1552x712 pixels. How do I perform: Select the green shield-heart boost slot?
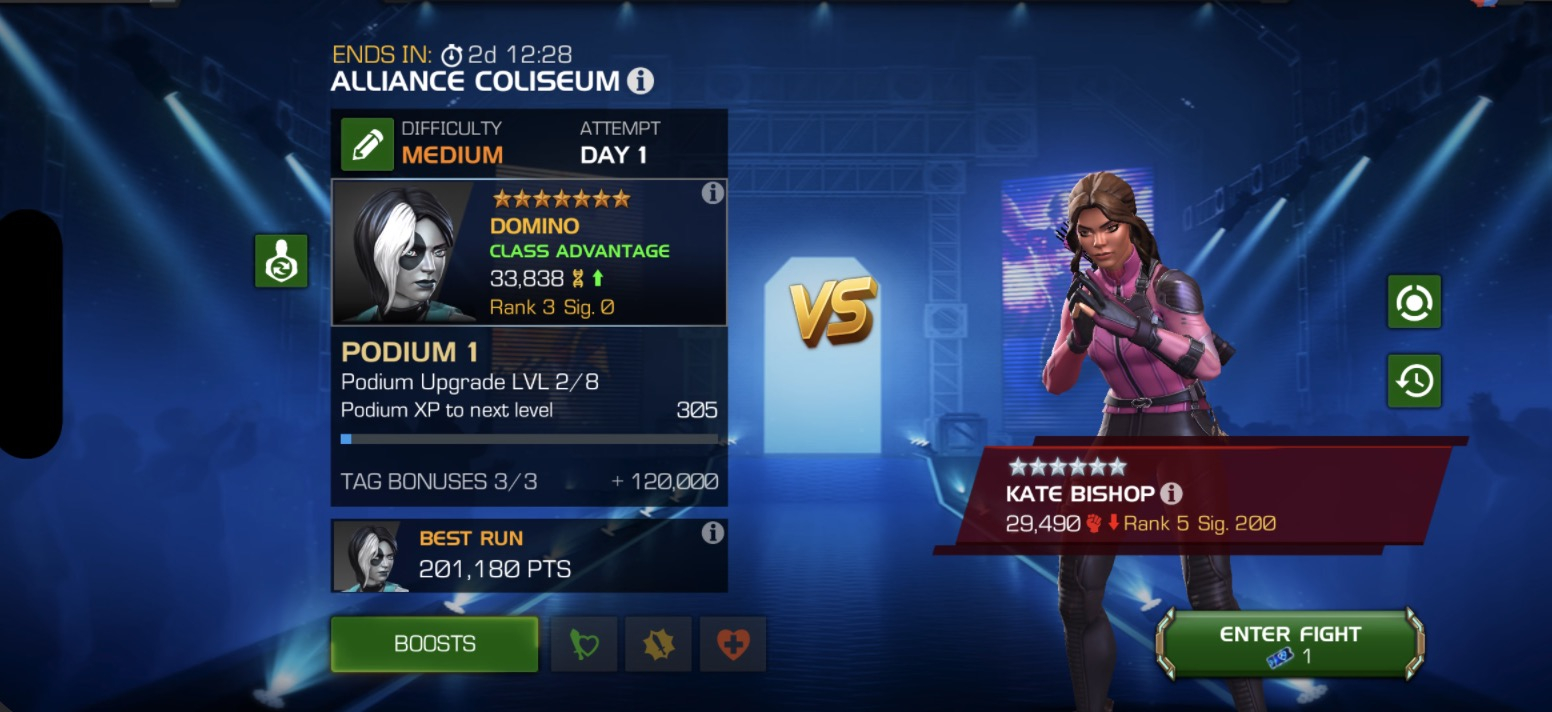click(x=583, y=644)
